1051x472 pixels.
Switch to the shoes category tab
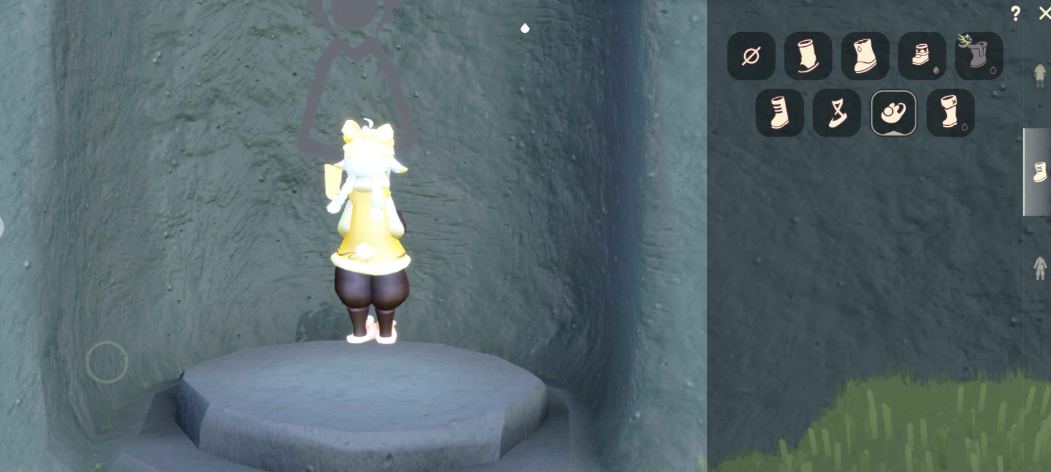[x=1039, y=172]
